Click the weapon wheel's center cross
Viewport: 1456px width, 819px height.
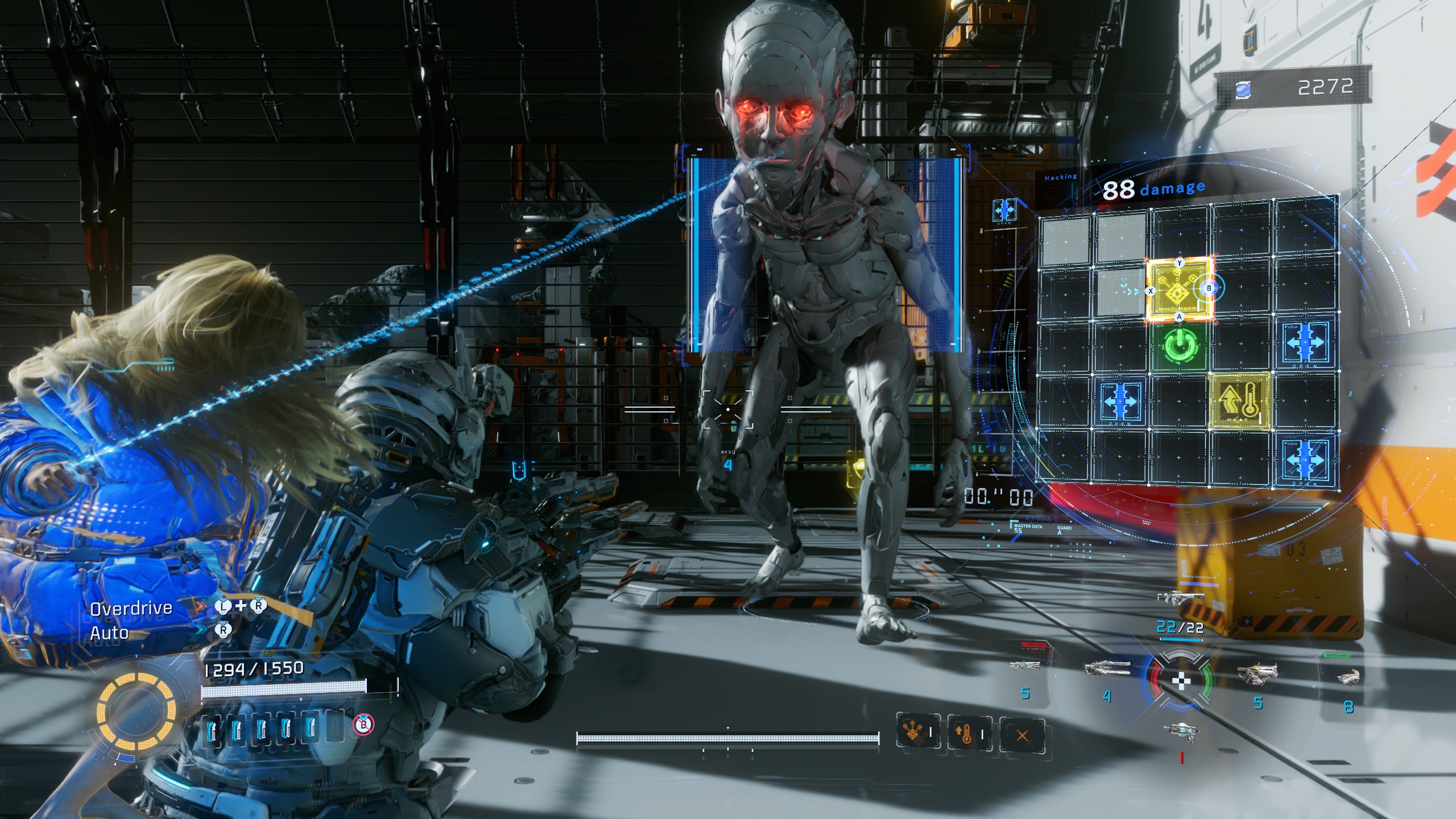point(1181,680)
